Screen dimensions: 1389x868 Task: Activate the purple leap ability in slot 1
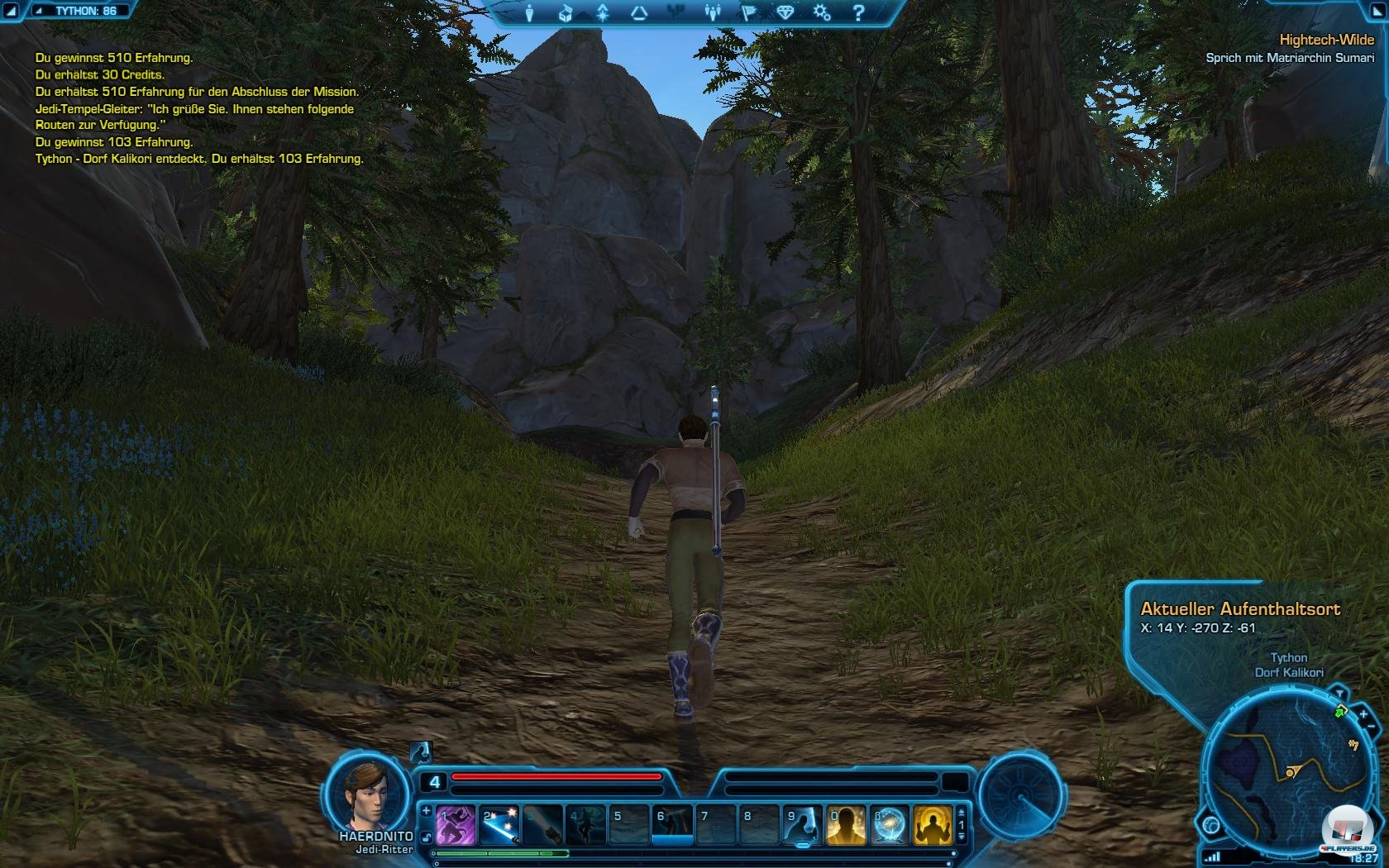(456, 825)
